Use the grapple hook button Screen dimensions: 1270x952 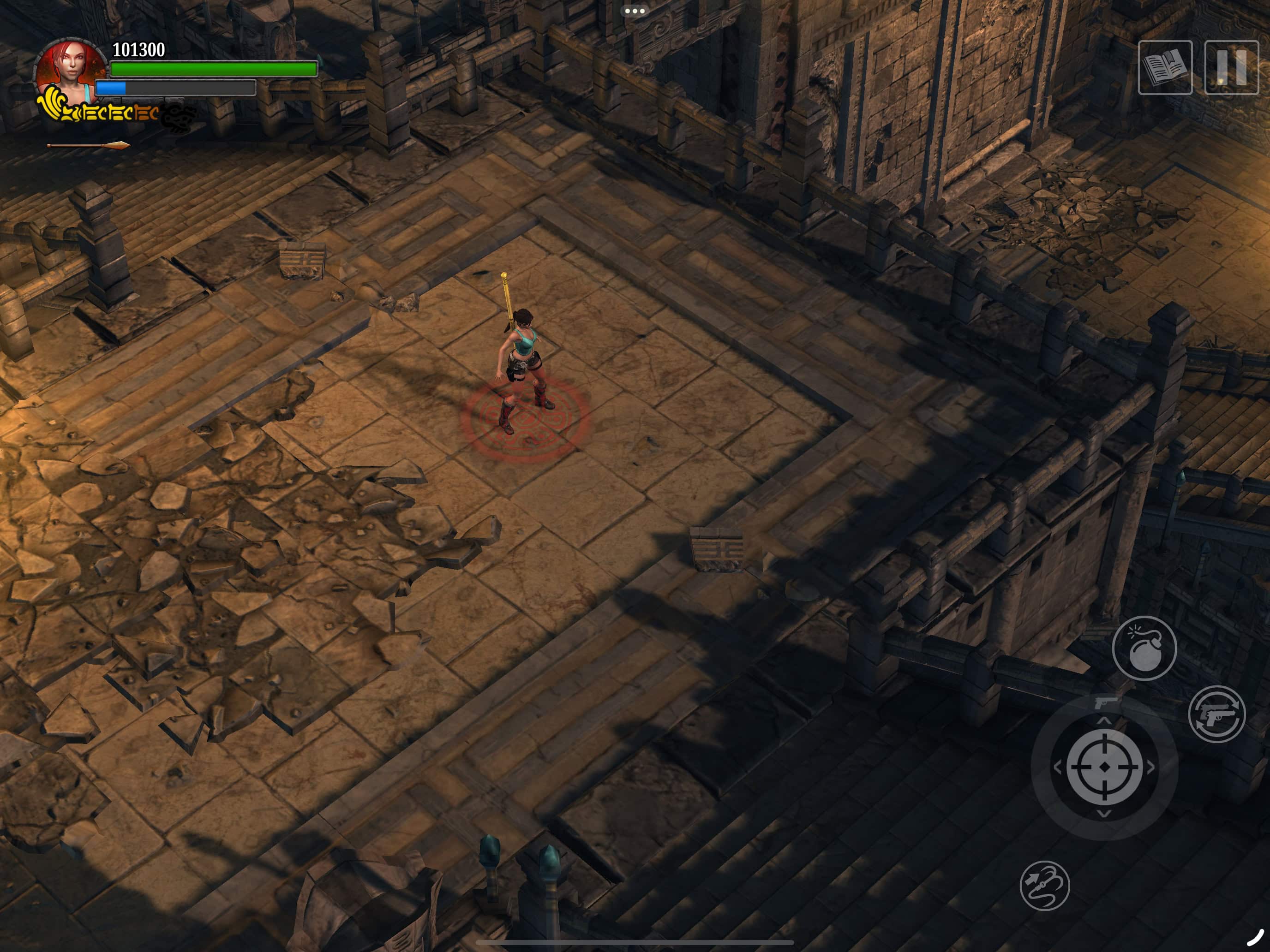1044,886
